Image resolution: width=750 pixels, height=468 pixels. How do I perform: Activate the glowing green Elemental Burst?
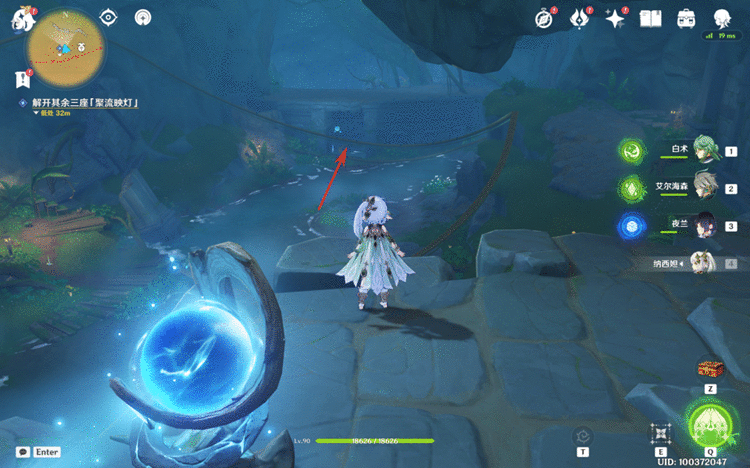(x=711, y=426)
